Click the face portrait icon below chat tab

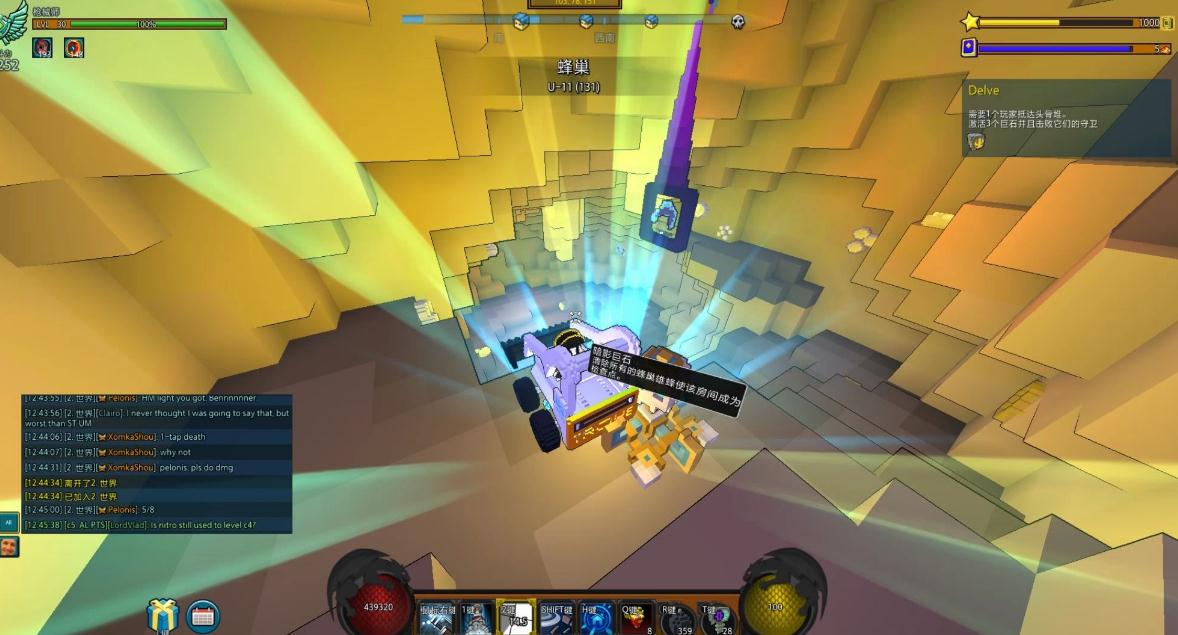(x=9, y=547)
